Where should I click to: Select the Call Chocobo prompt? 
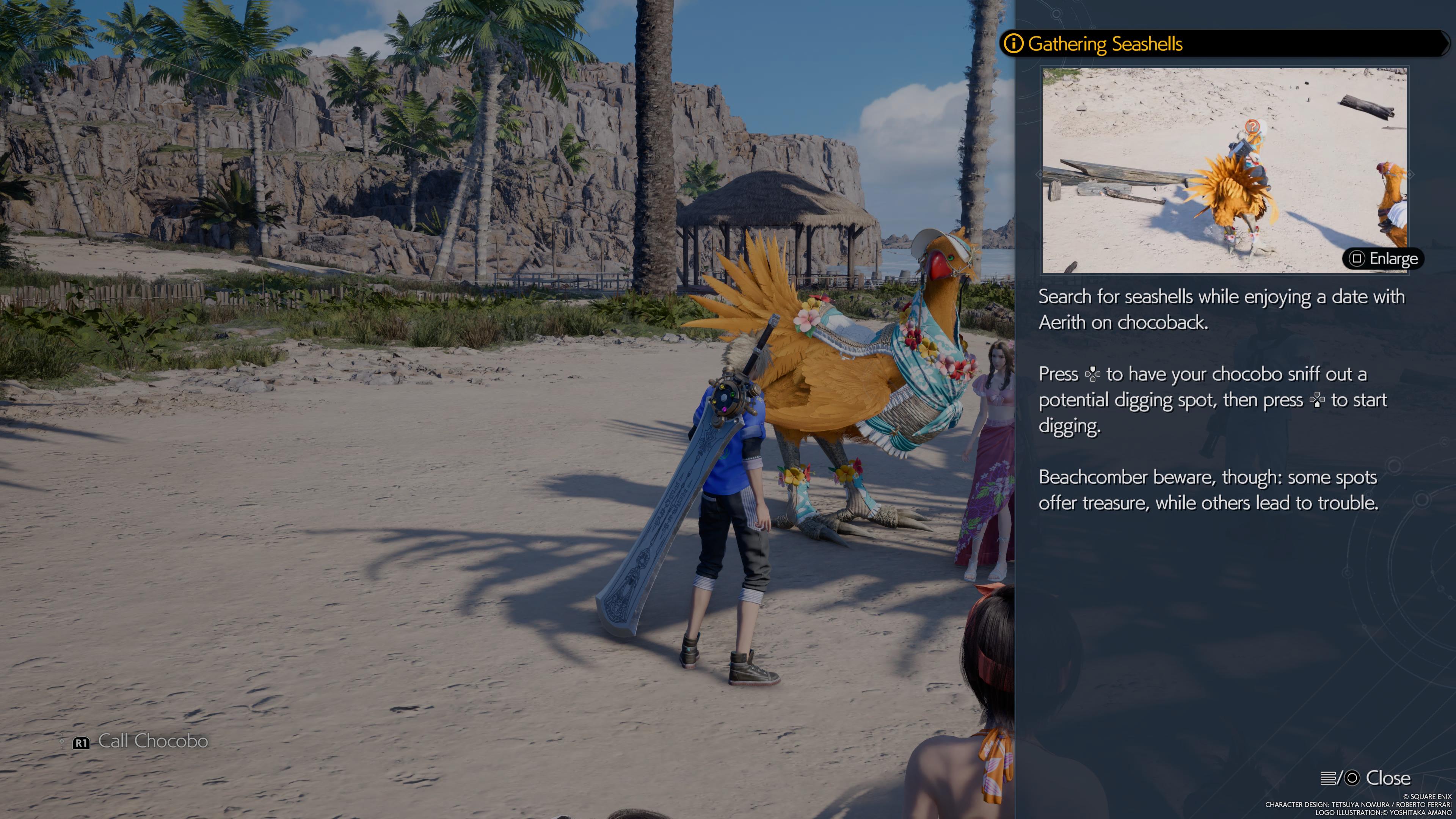[x=141, y=742]
